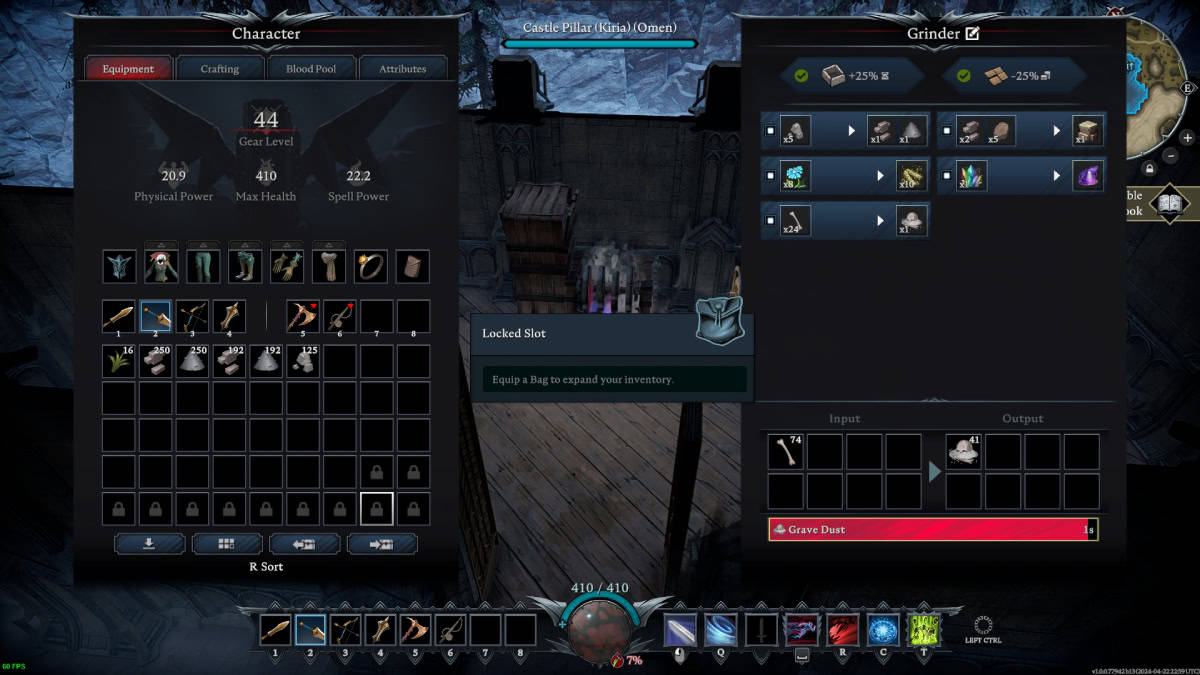Screen dimensions: 1200x675
Task: Toggle the blue flower recipe checkbox
Action: (771, 176)
